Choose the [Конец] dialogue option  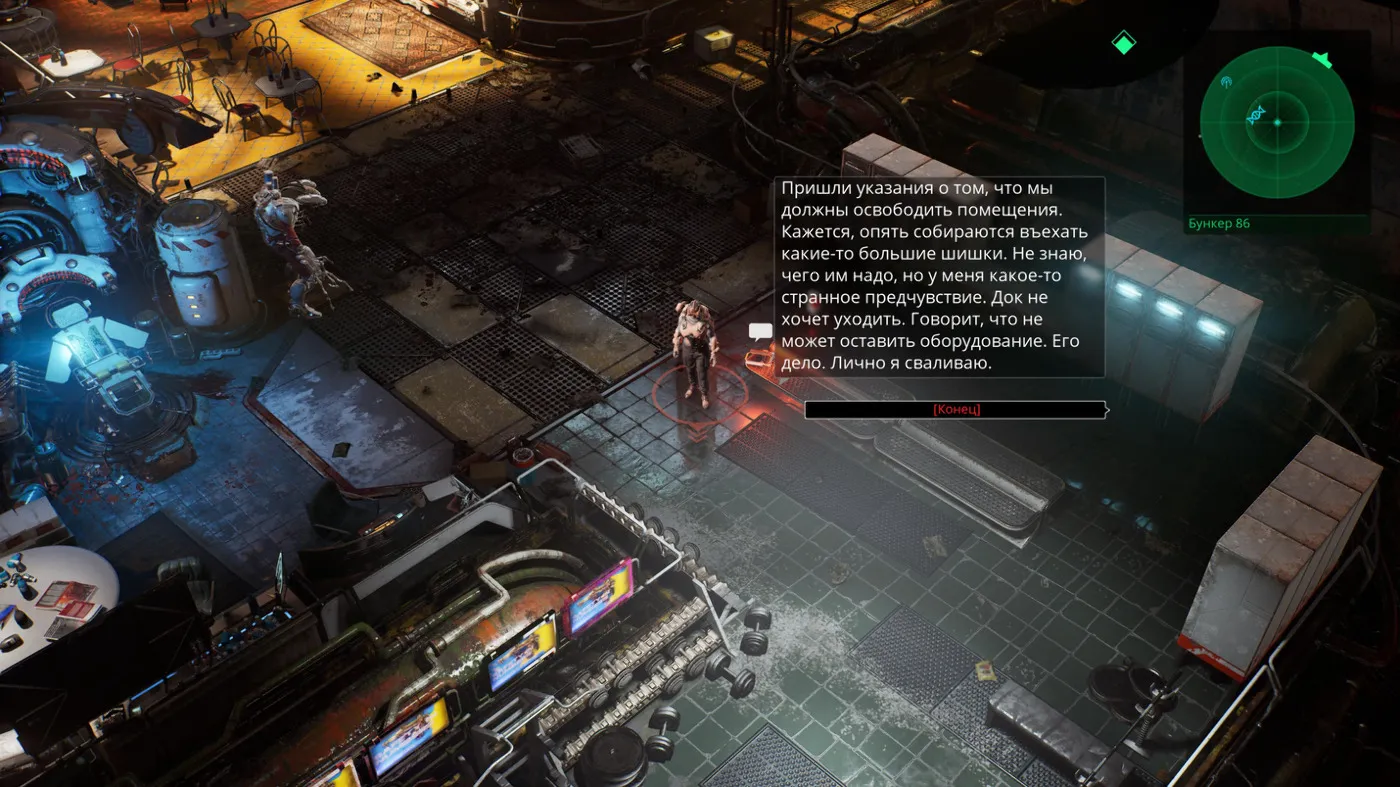[x=955, y=410]
